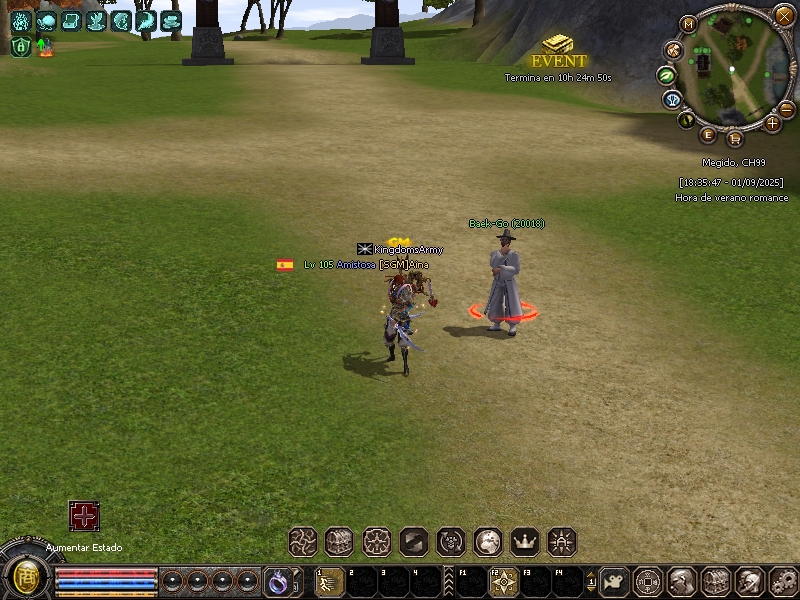The image size is (800, 600).
Task: Open the green leaf minimap button
Action: click(665, 75)
